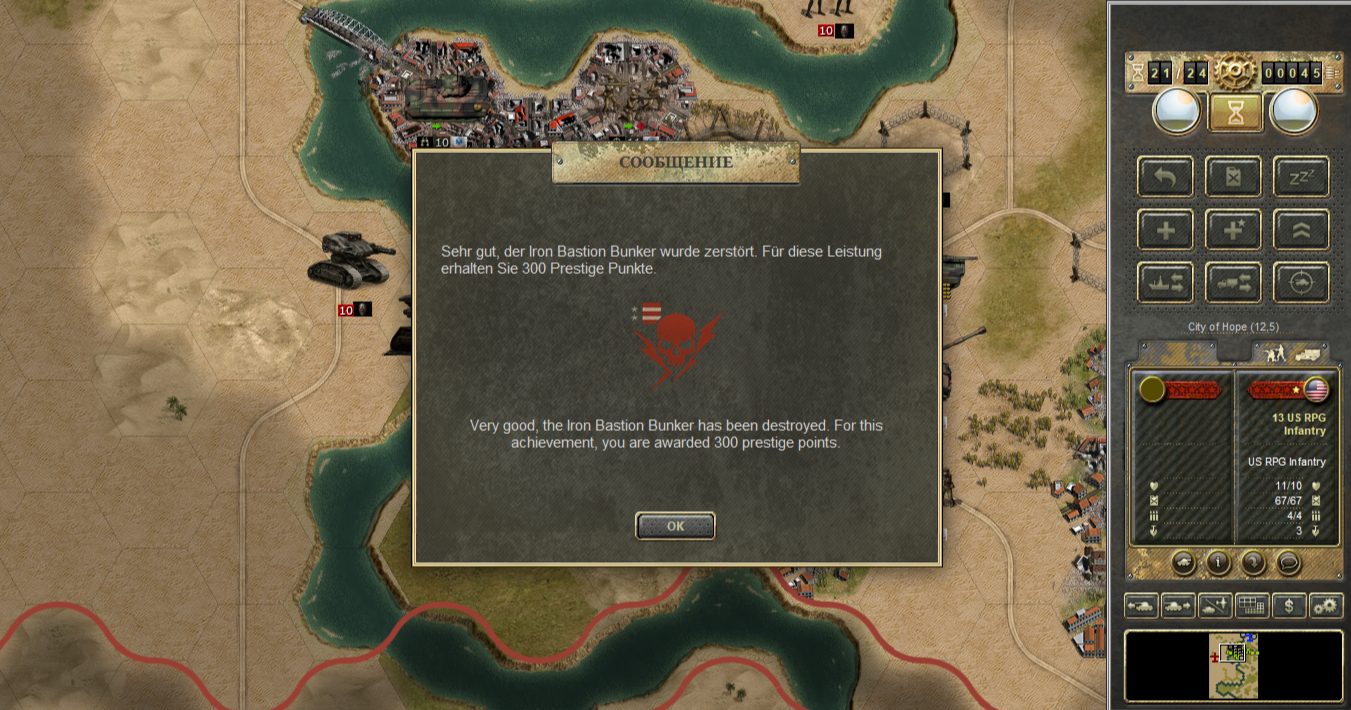Select next unit with the right-arrow tank
The width and height of the screenshot is (1351, 710).
pyautogui.click(x=1178, y=605)
